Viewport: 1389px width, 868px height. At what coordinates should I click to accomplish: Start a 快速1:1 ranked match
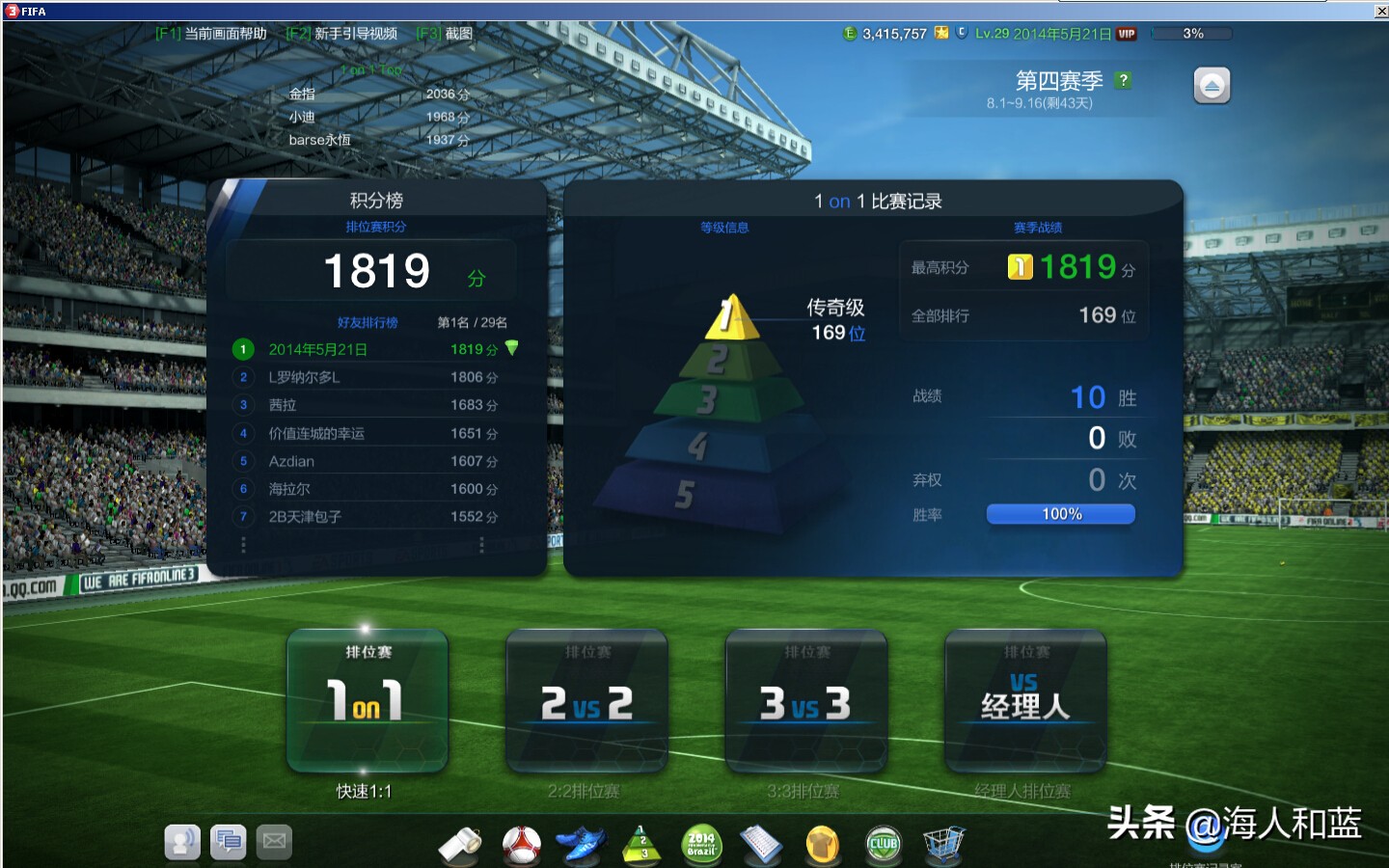tap(367, 701)
